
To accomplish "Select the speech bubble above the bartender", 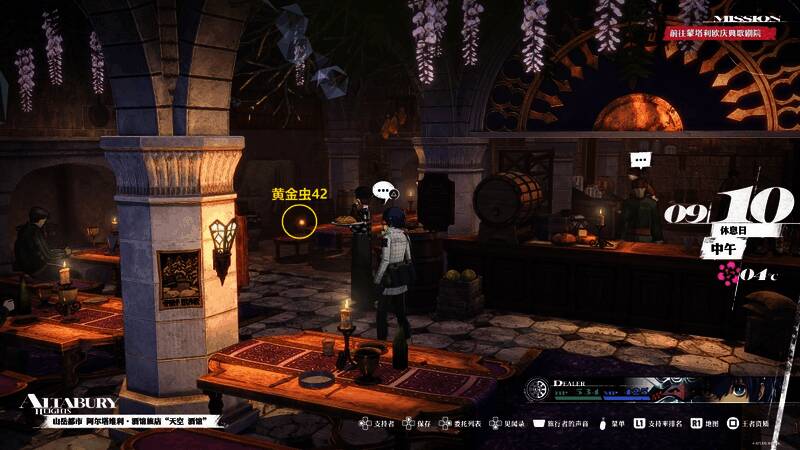I will (640, 160).
